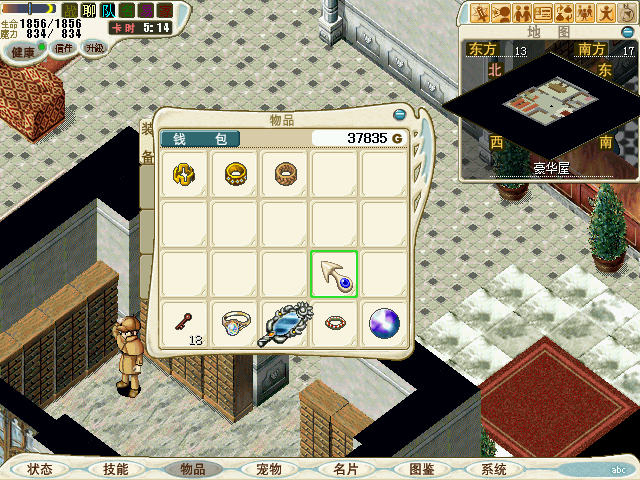Image resolution: width=640 pixels, height=480 pixels.
Task: Open the 宠物 pets menu
Action: point(269,468)
